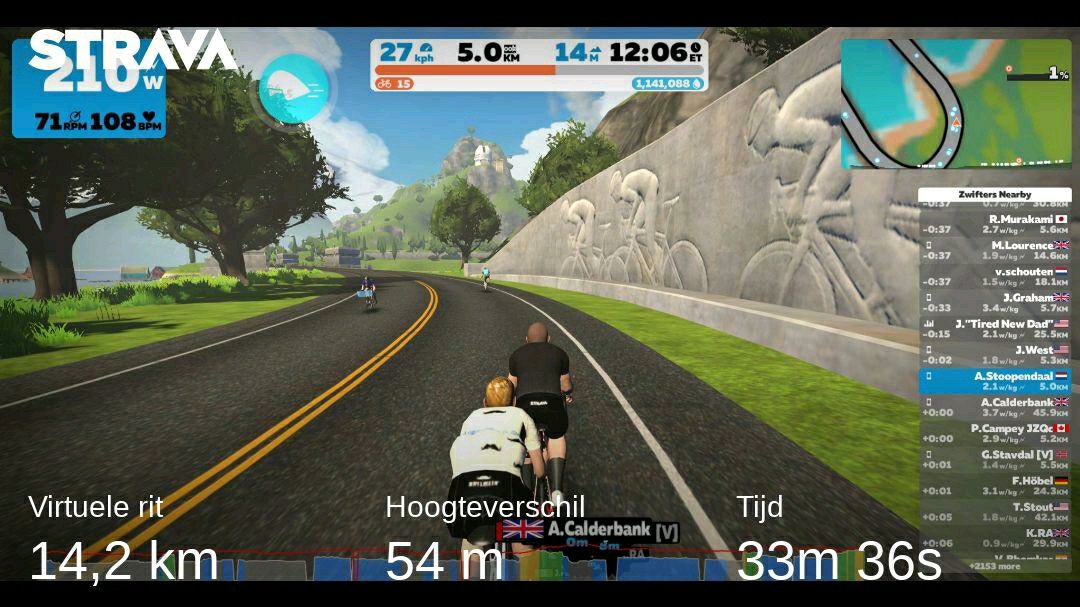Select A.Calderbank in the Zwifters Nearby list

[994, 407]
